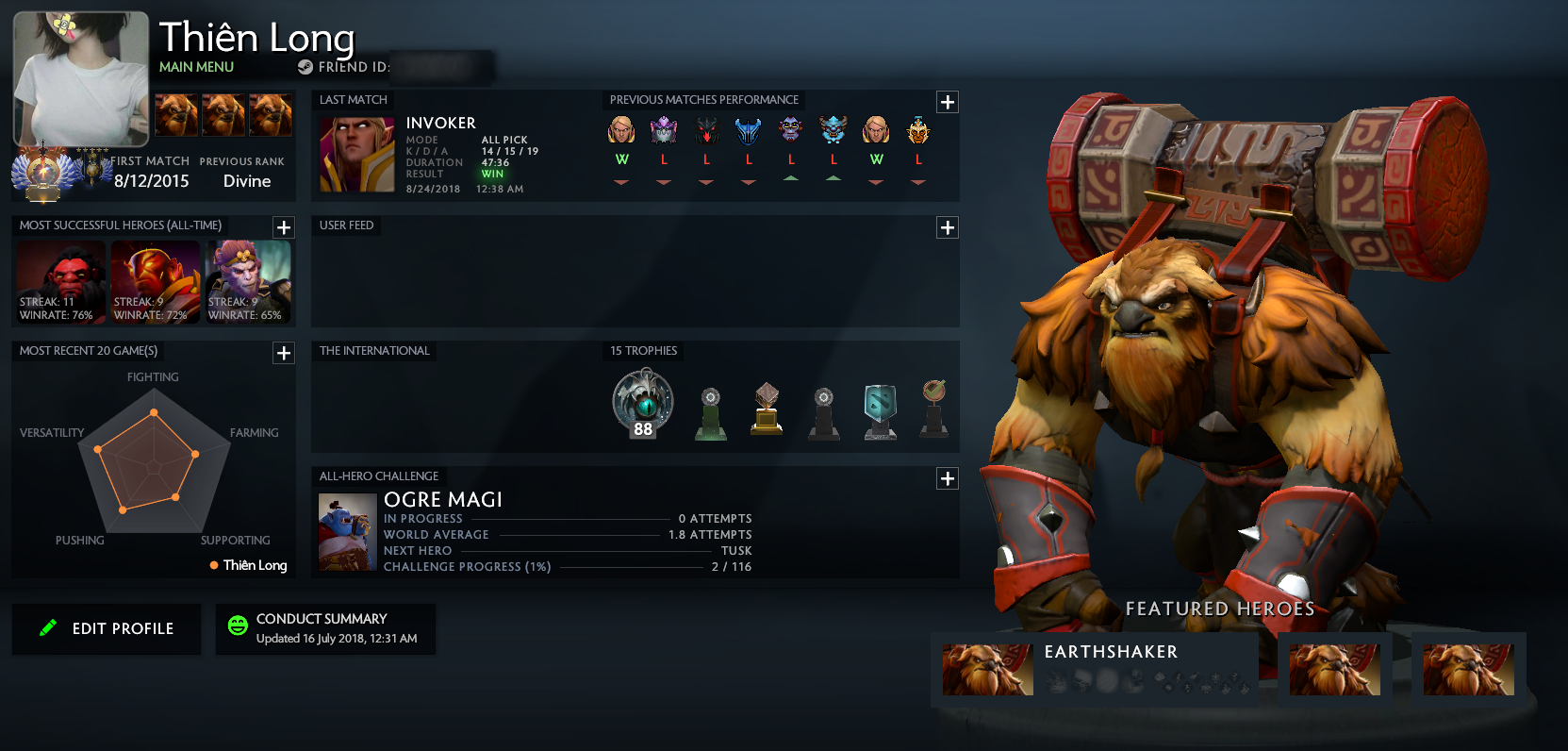
Task: Open the Ogre Magi challenge portrait
Action: pos(347,533)
